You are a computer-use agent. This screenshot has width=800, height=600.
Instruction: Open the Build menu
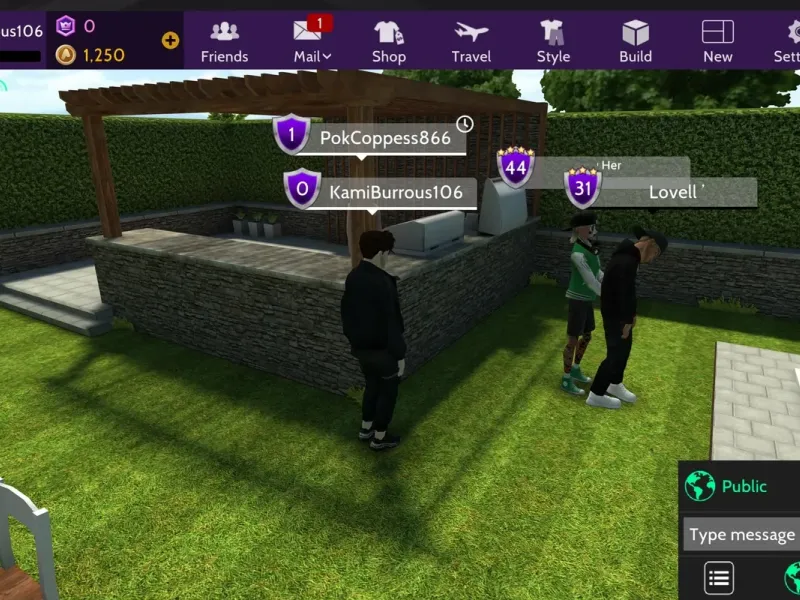click(635, 40)
